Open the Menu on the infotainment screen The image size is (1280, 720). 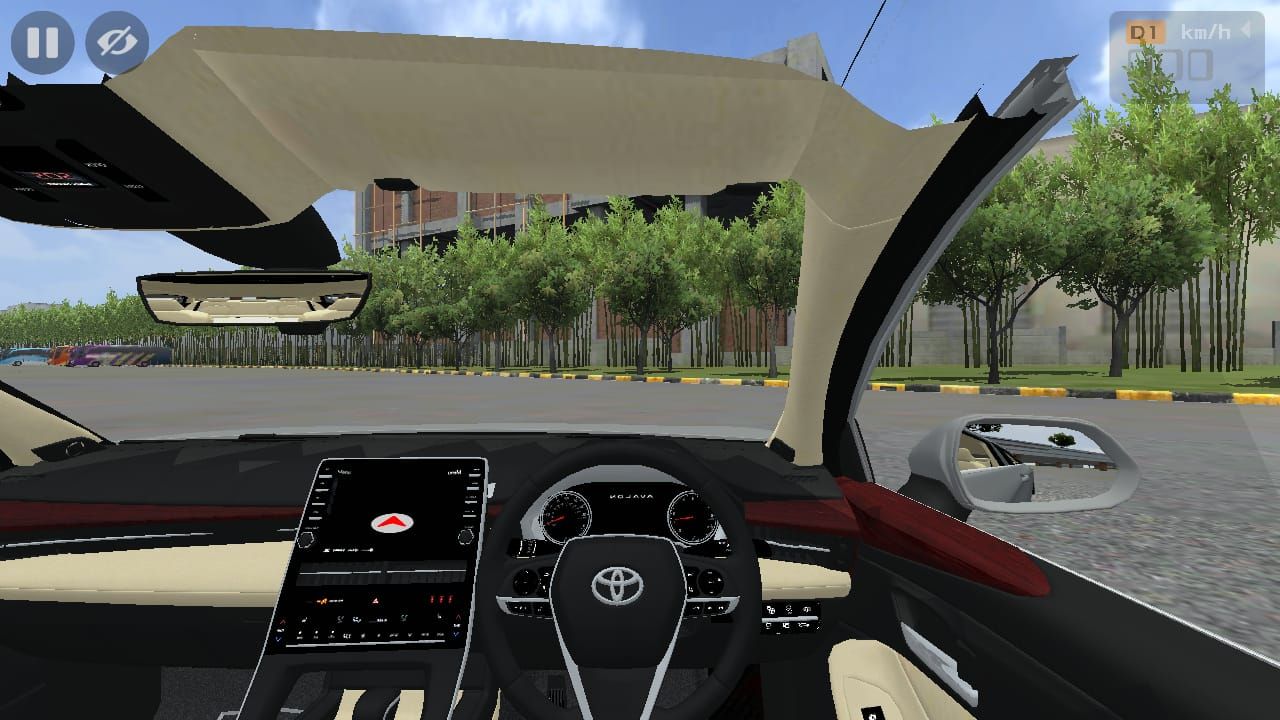(x=344, y=470)
